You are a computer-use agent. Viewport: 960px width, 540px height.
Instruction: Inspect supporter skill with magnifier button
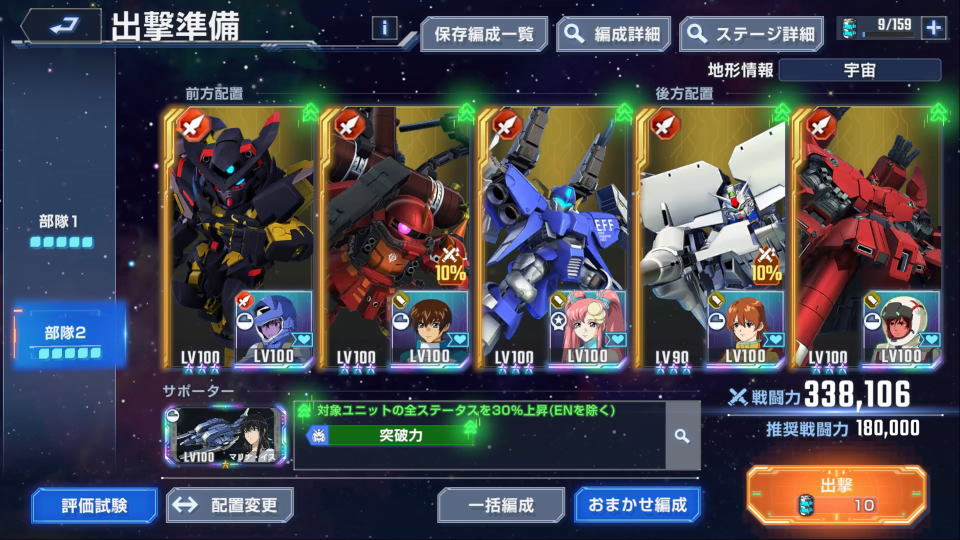(x=682, y=436)
